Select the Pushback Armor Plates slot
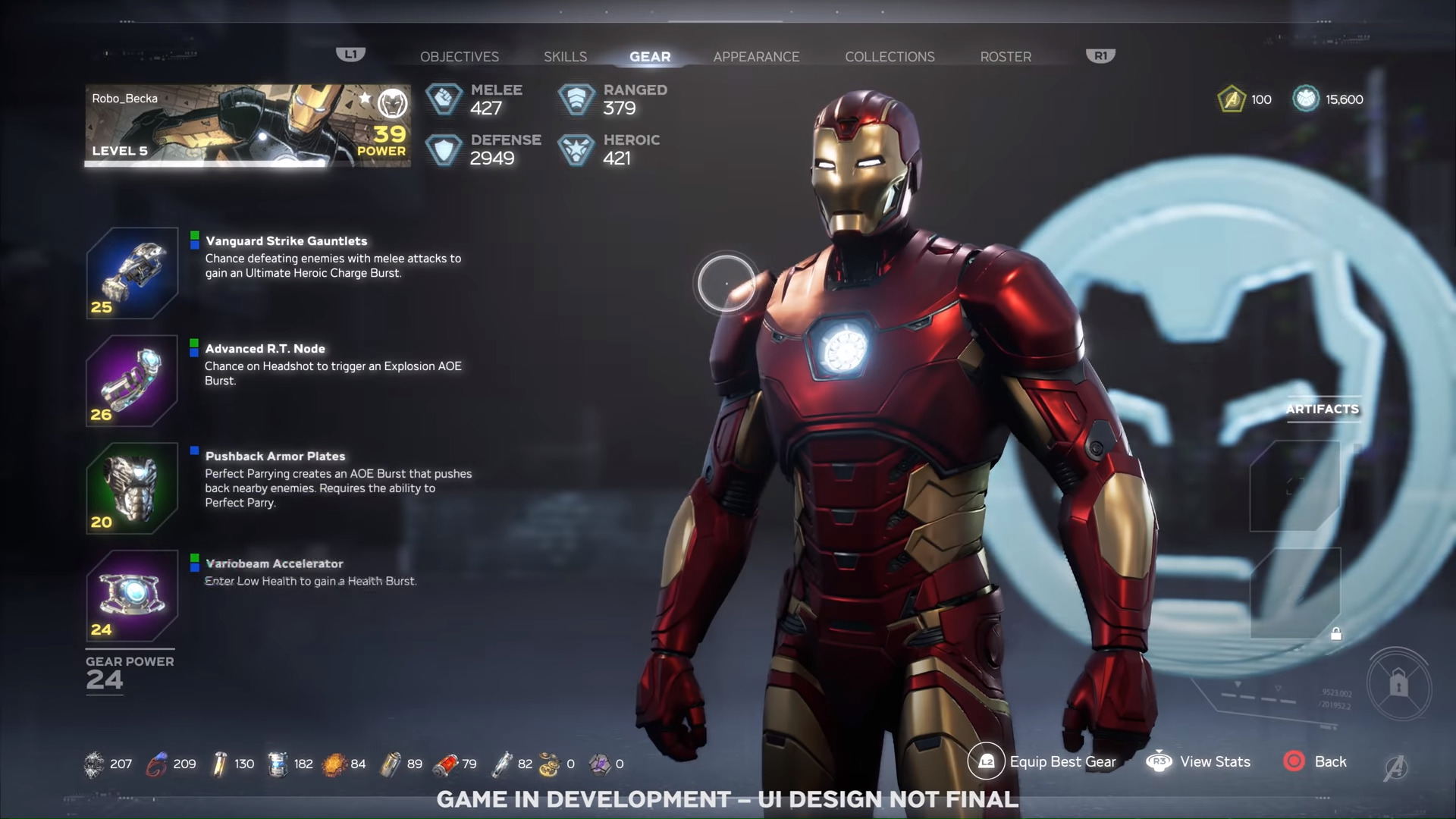The width and height of the screenshot is (1456, 819). (x=132, y=488)
